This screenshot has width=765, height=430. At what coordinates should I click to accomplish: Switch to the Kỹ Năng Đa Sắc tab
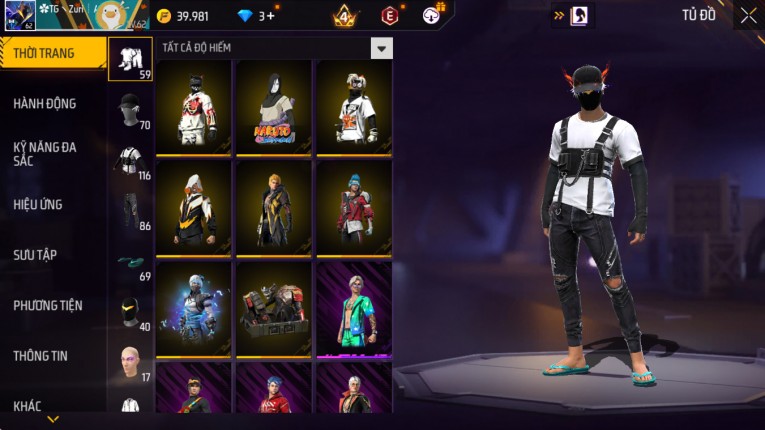pos(45,153)
